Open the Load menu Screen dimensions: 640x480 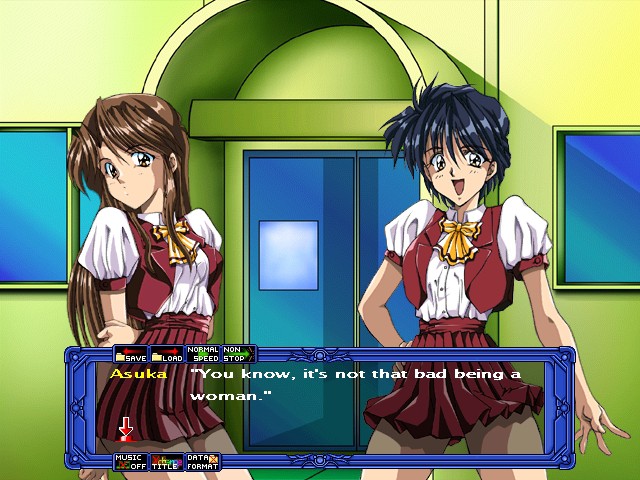(x=167, y=354)
